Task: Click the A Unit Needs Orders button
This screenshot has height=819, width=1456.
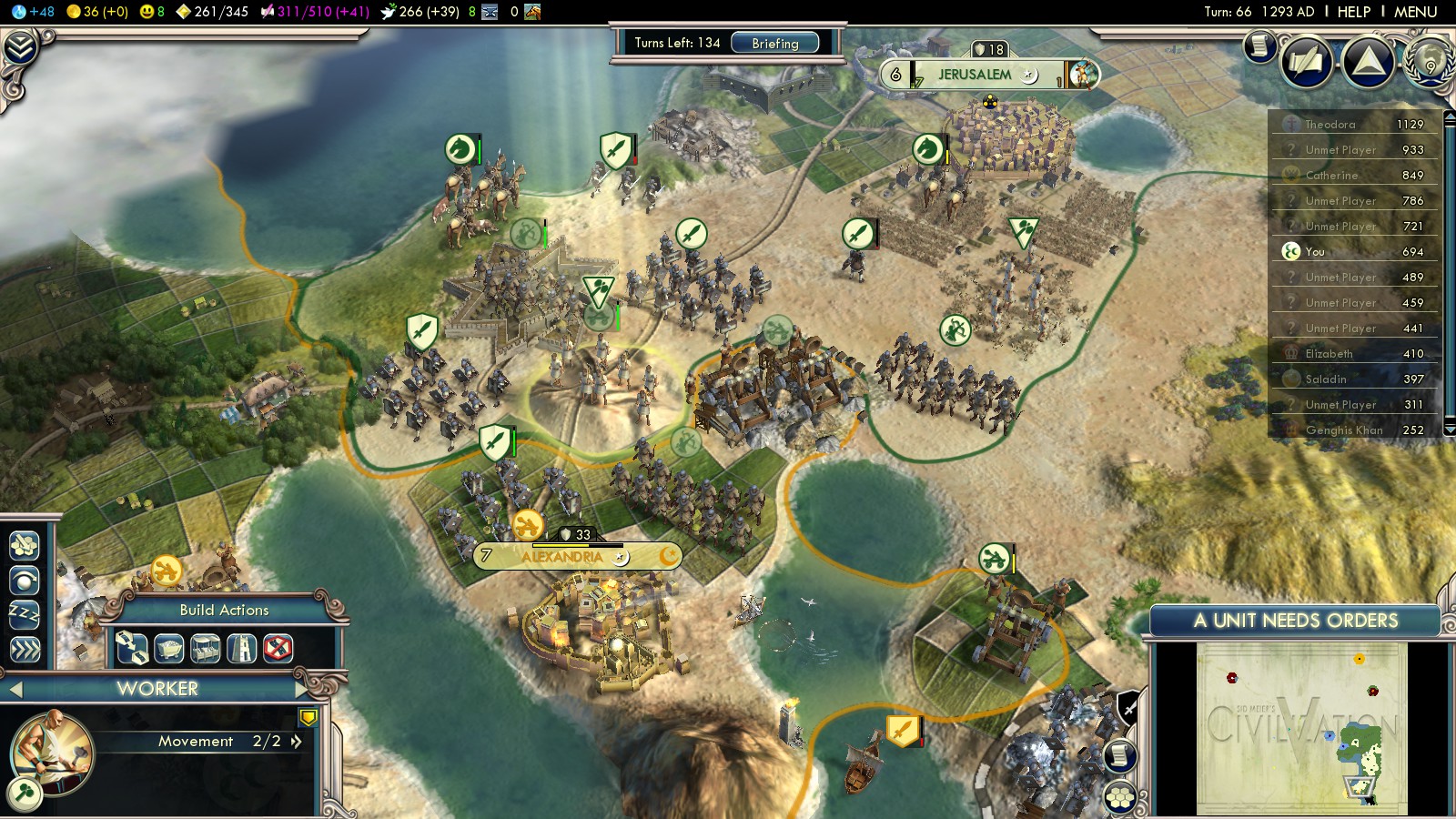Action: pos(1295,621)
